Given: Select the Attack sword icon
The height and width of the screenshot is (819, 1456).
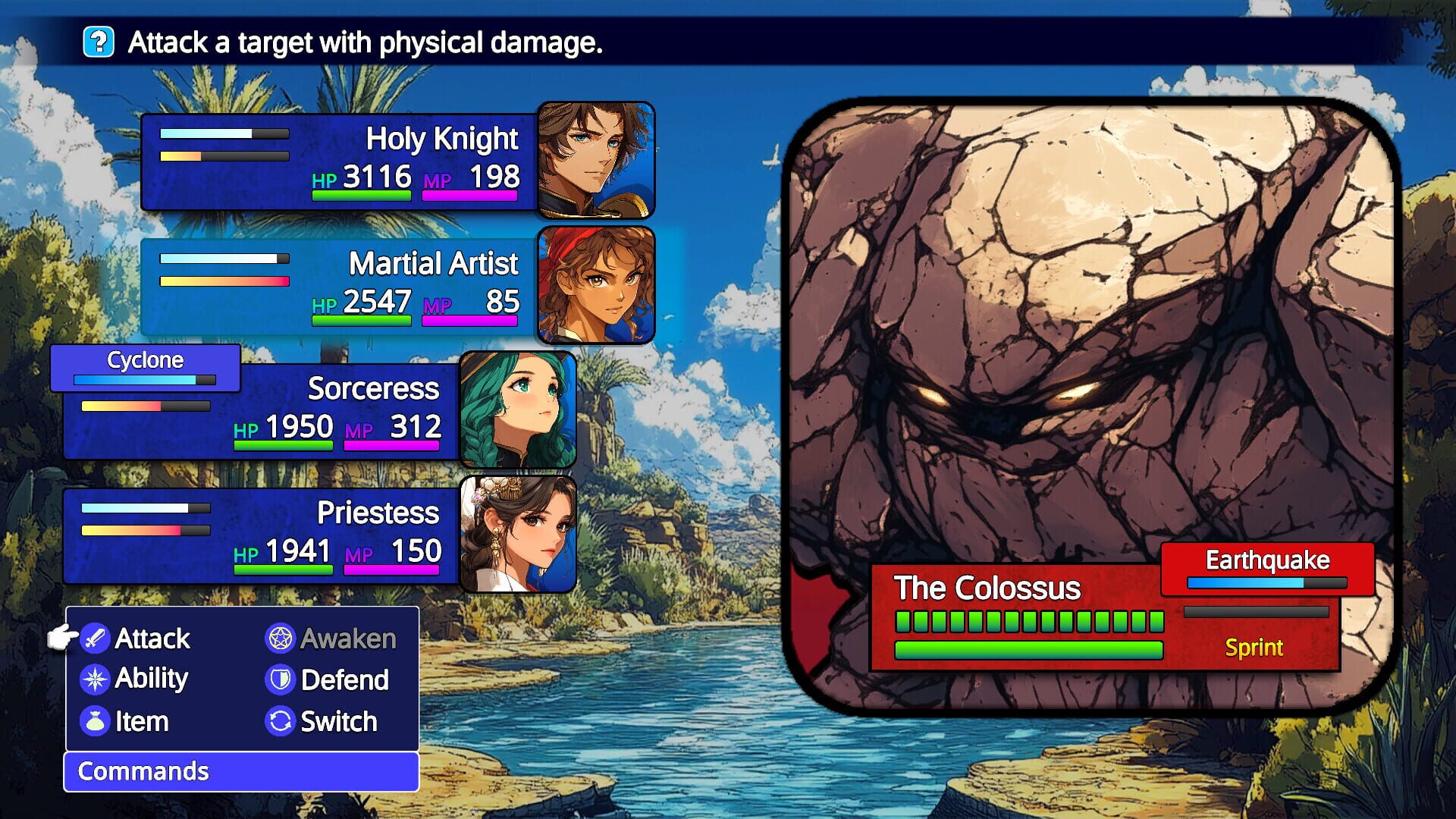Looking at the screenshot, I should (94, 638).
